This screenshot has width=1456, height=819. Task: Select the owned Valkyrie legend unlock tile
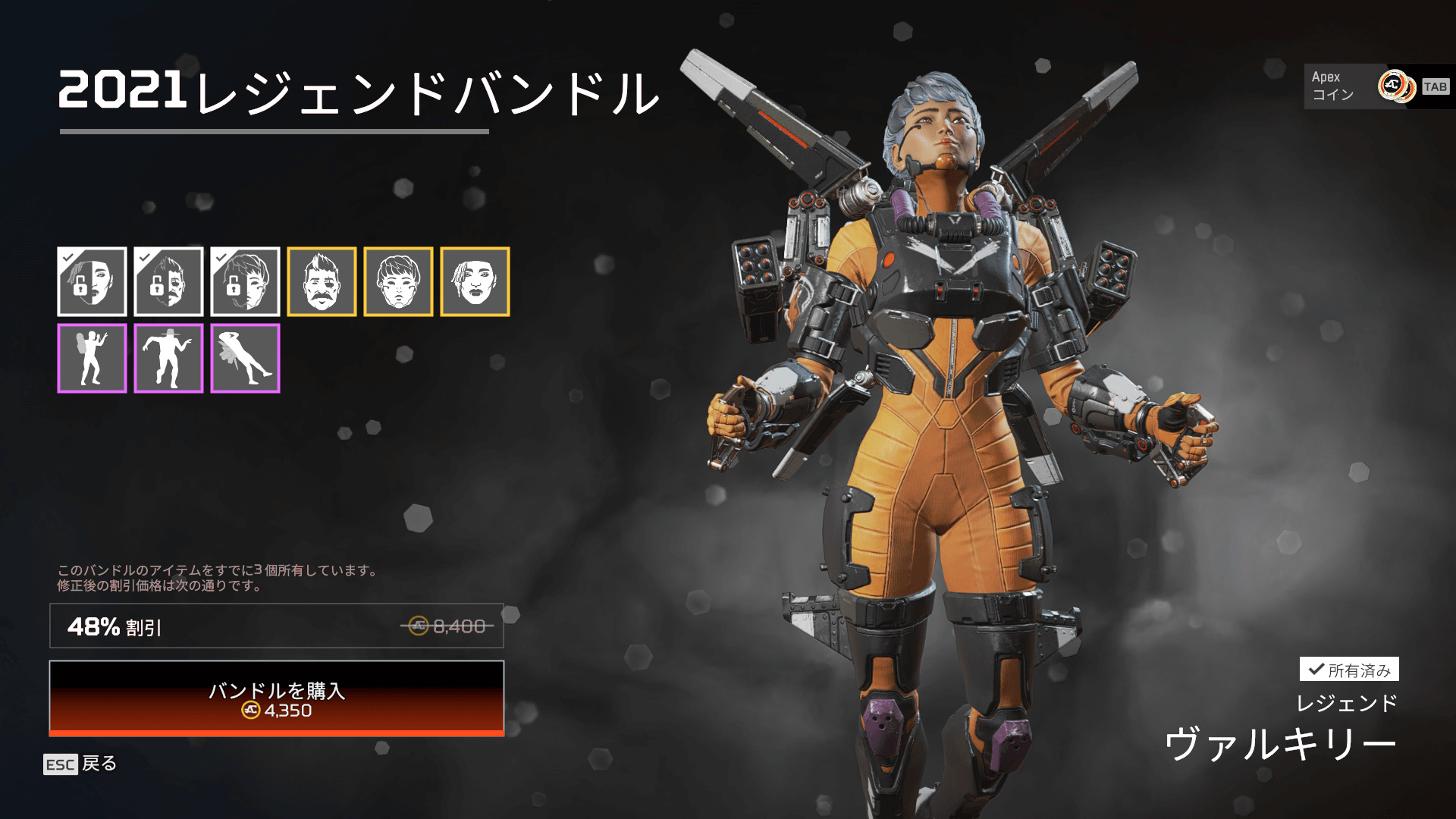click(245, 281)
